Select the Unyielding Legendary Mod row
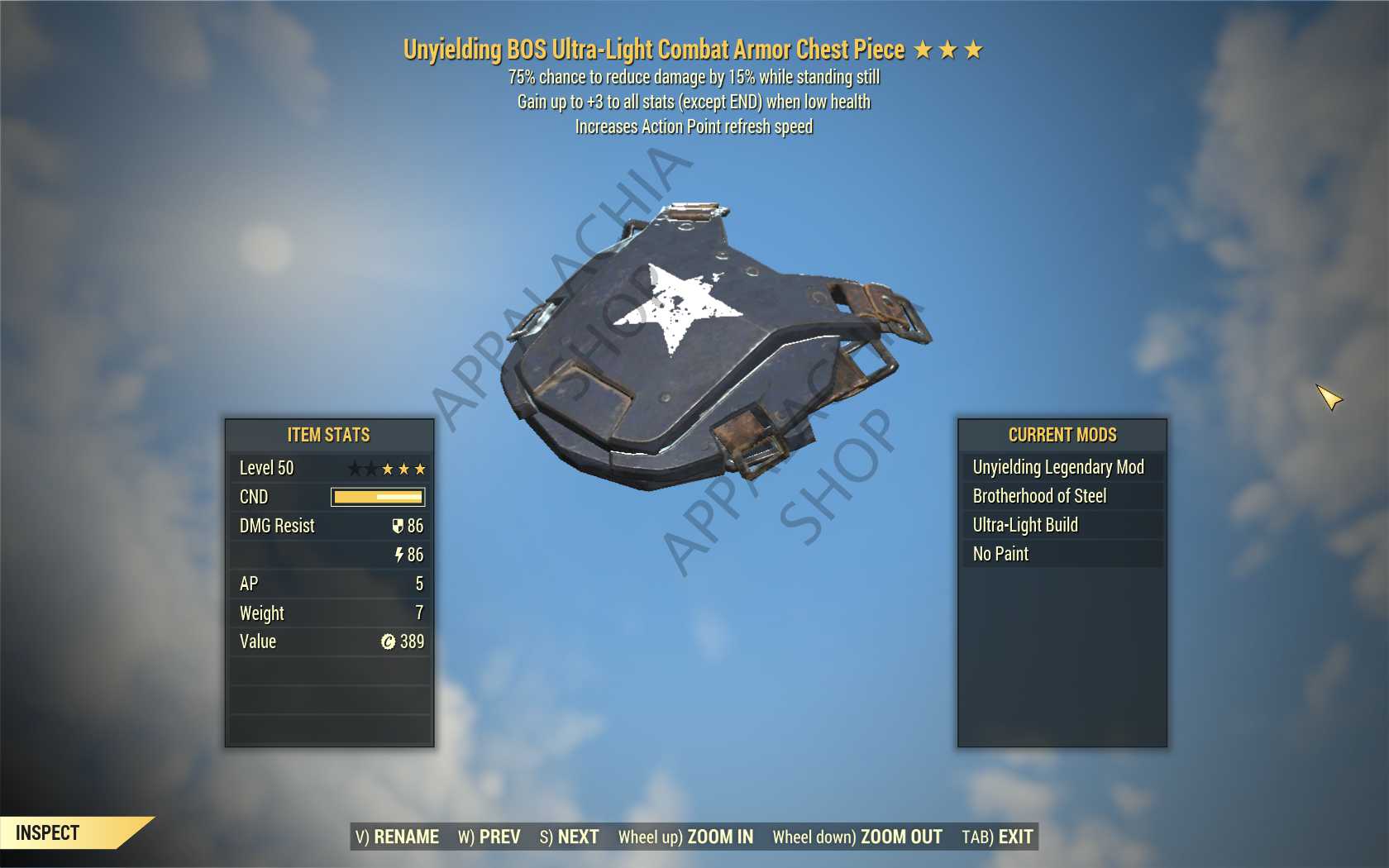Viewport: 1389px width, 868px height. [x=1061, y=467]
